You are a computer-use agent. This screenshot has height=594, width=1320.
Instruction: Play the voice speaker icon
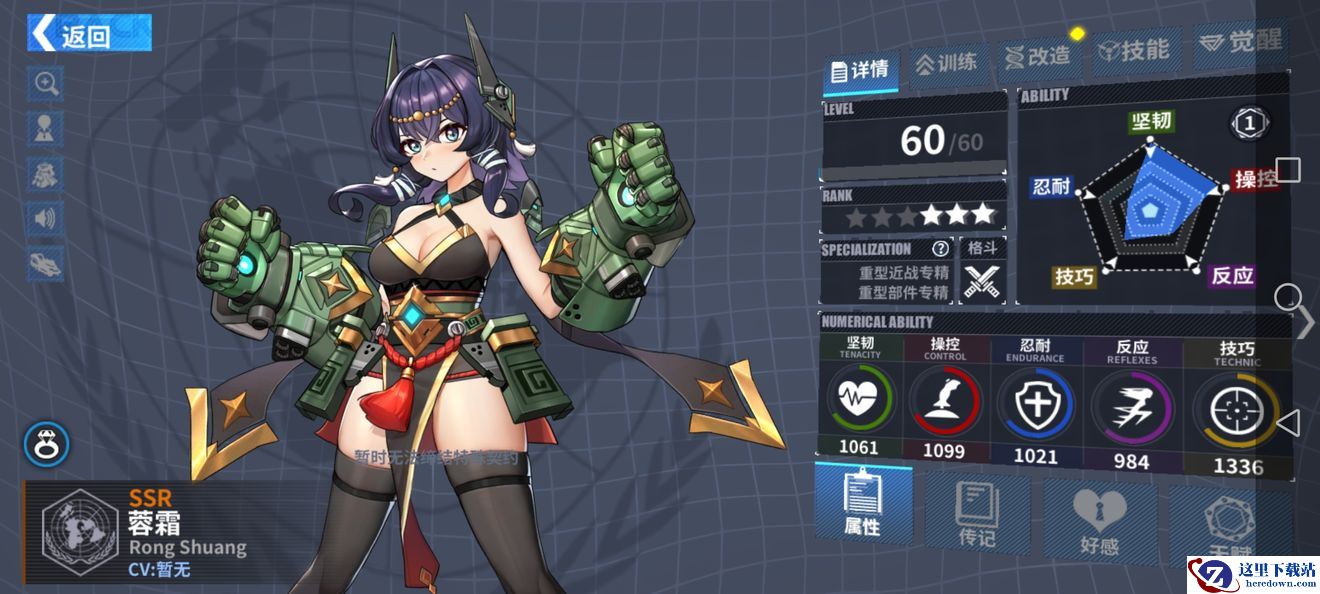(46, 217)
